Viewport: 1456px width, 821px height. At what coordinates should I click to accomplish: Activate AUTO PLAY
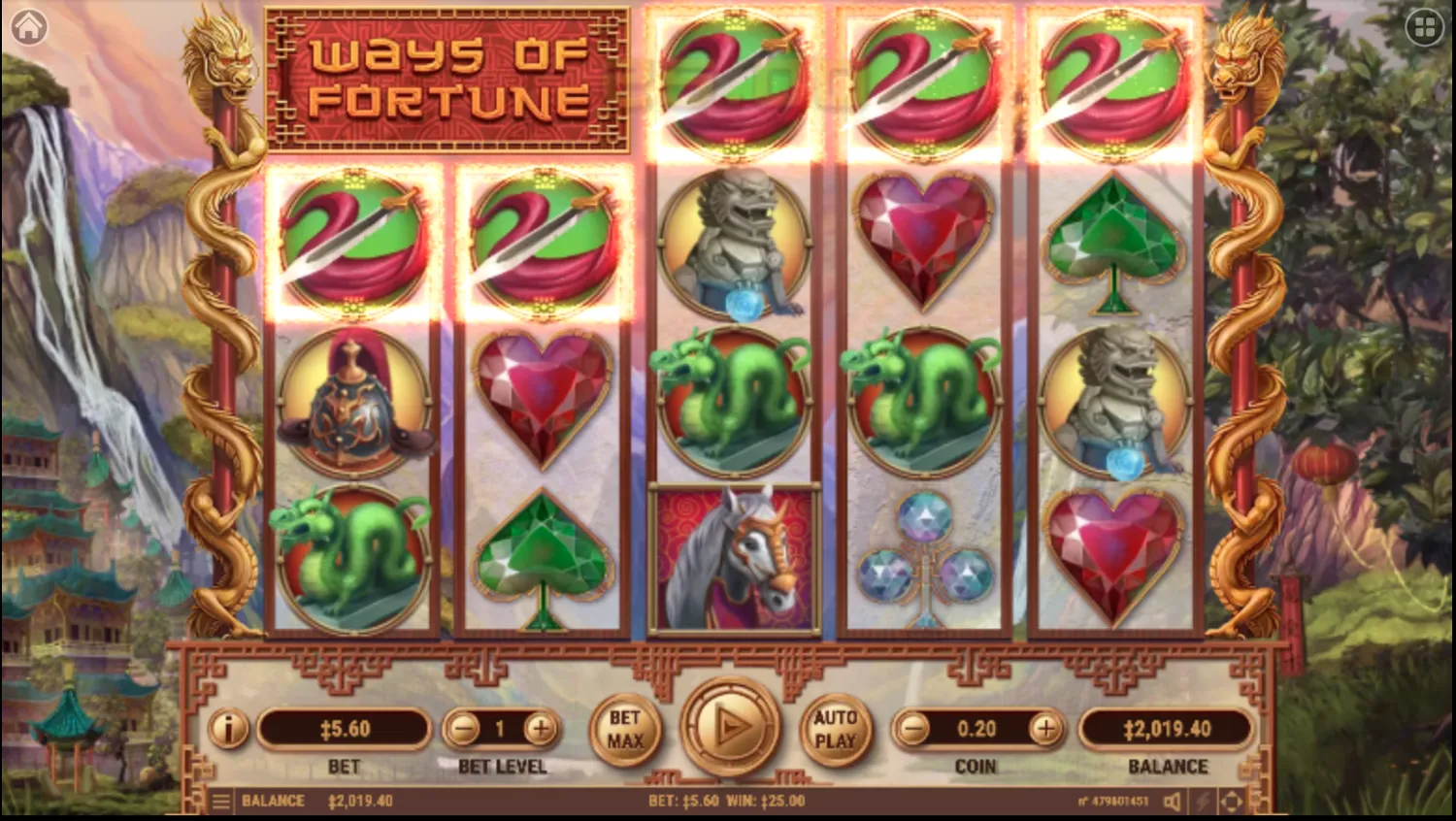pos(836,730)
